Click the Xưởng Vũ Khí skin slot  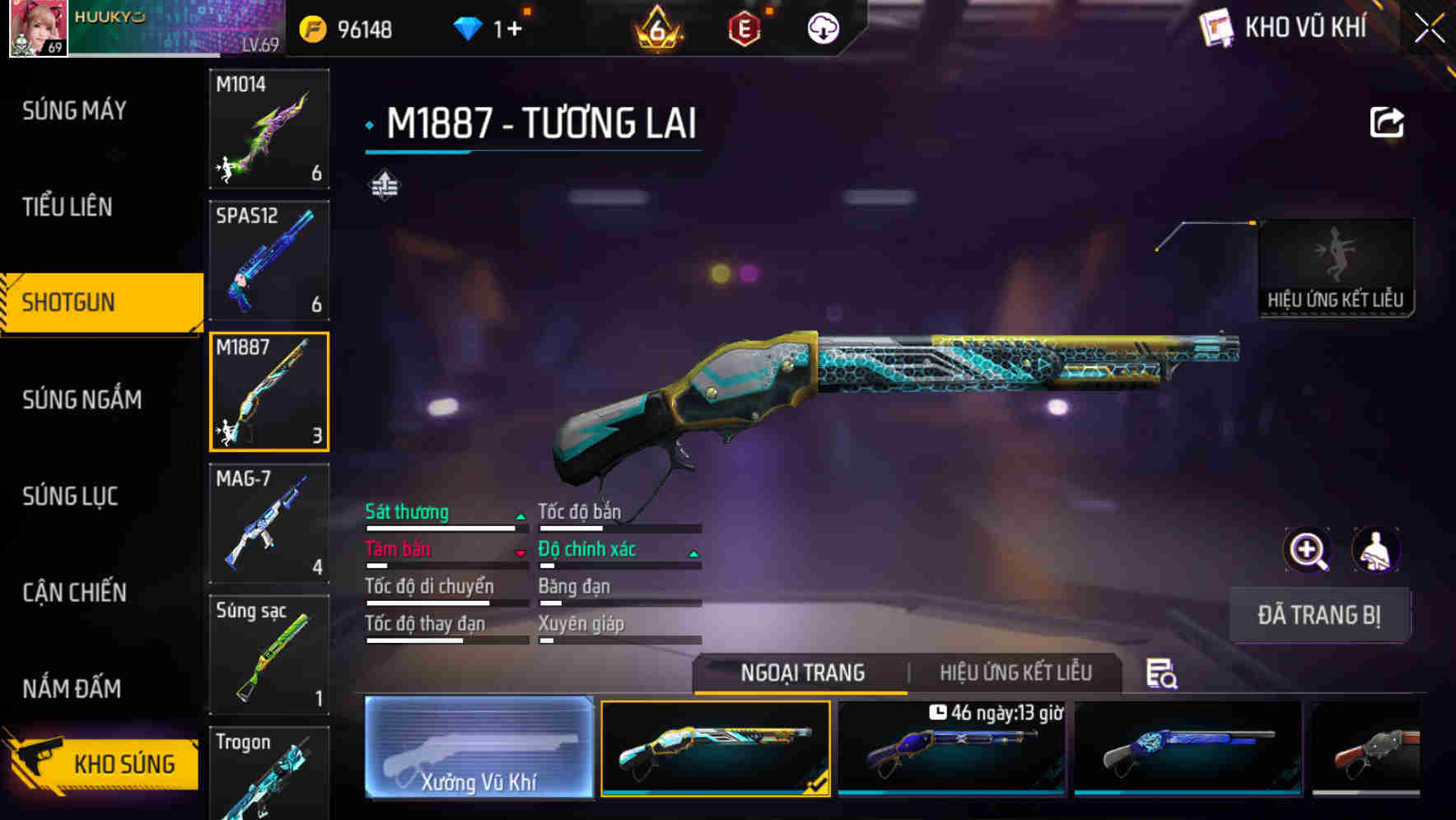pyautogui.click(x=478, y=749)
